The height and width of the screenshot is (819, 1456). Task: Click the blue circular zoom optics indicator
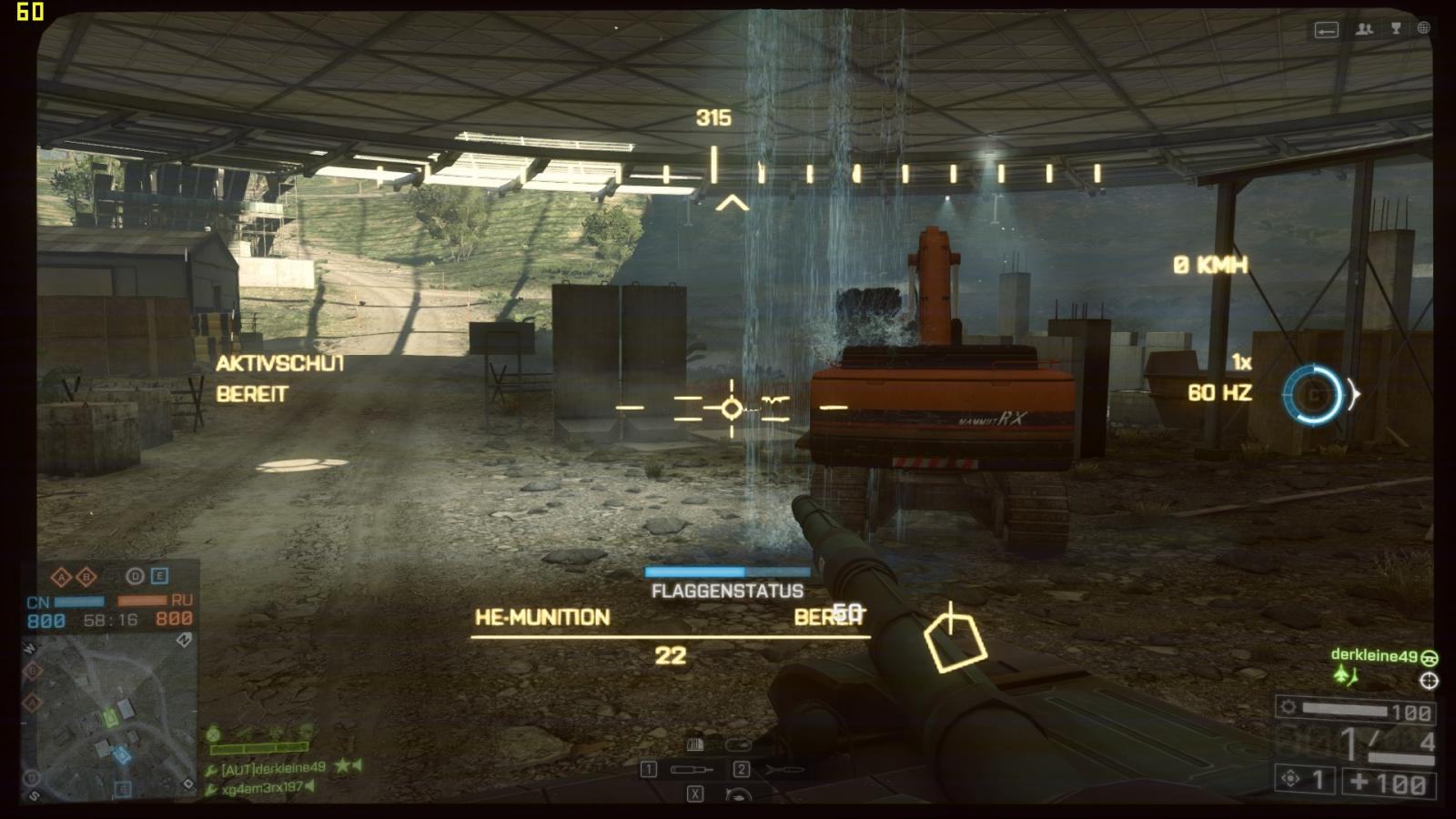[x=1313, y=395]
